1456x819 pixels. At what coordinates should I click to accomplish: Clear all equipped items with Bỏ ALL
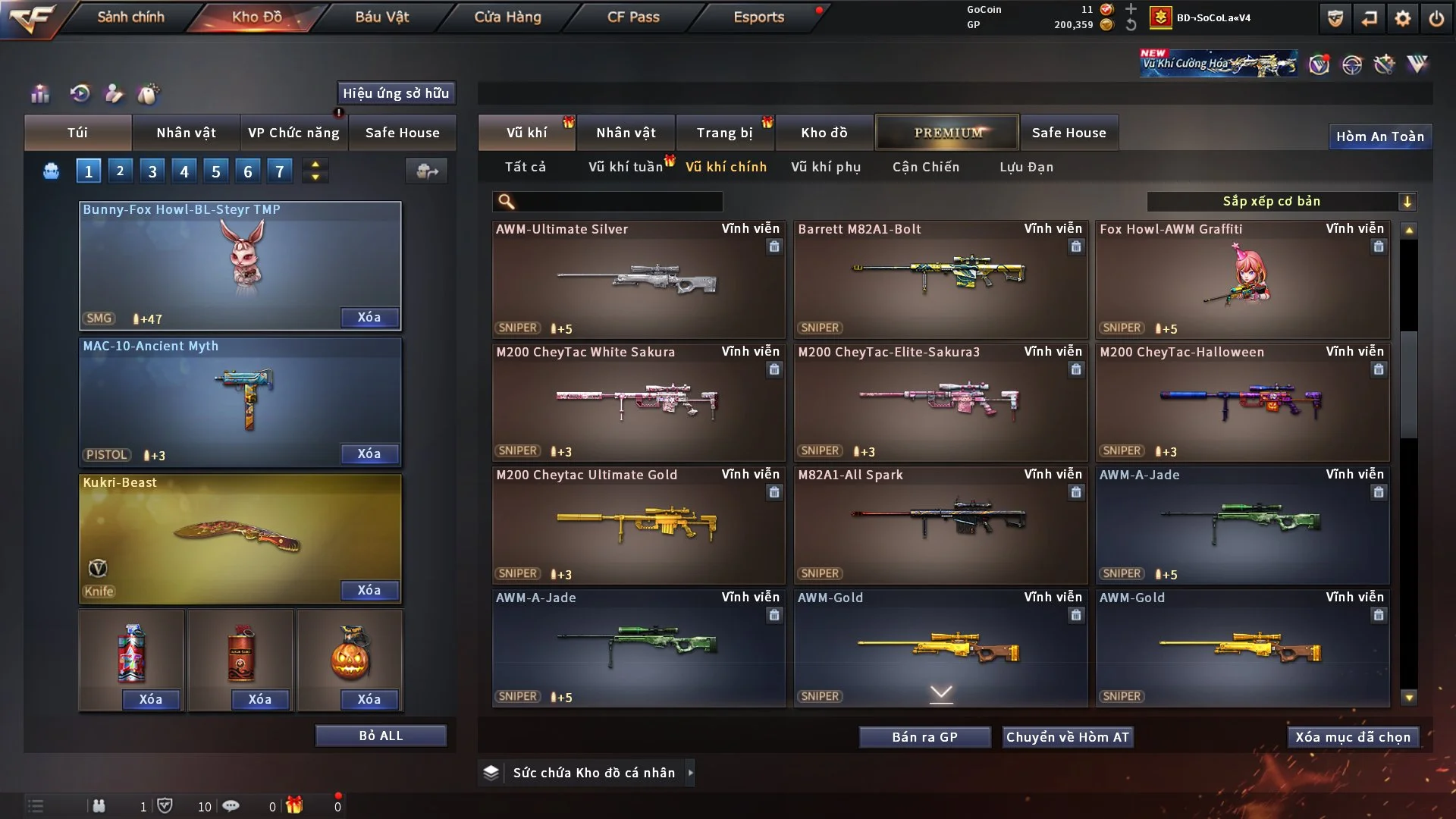coord(381,736)
